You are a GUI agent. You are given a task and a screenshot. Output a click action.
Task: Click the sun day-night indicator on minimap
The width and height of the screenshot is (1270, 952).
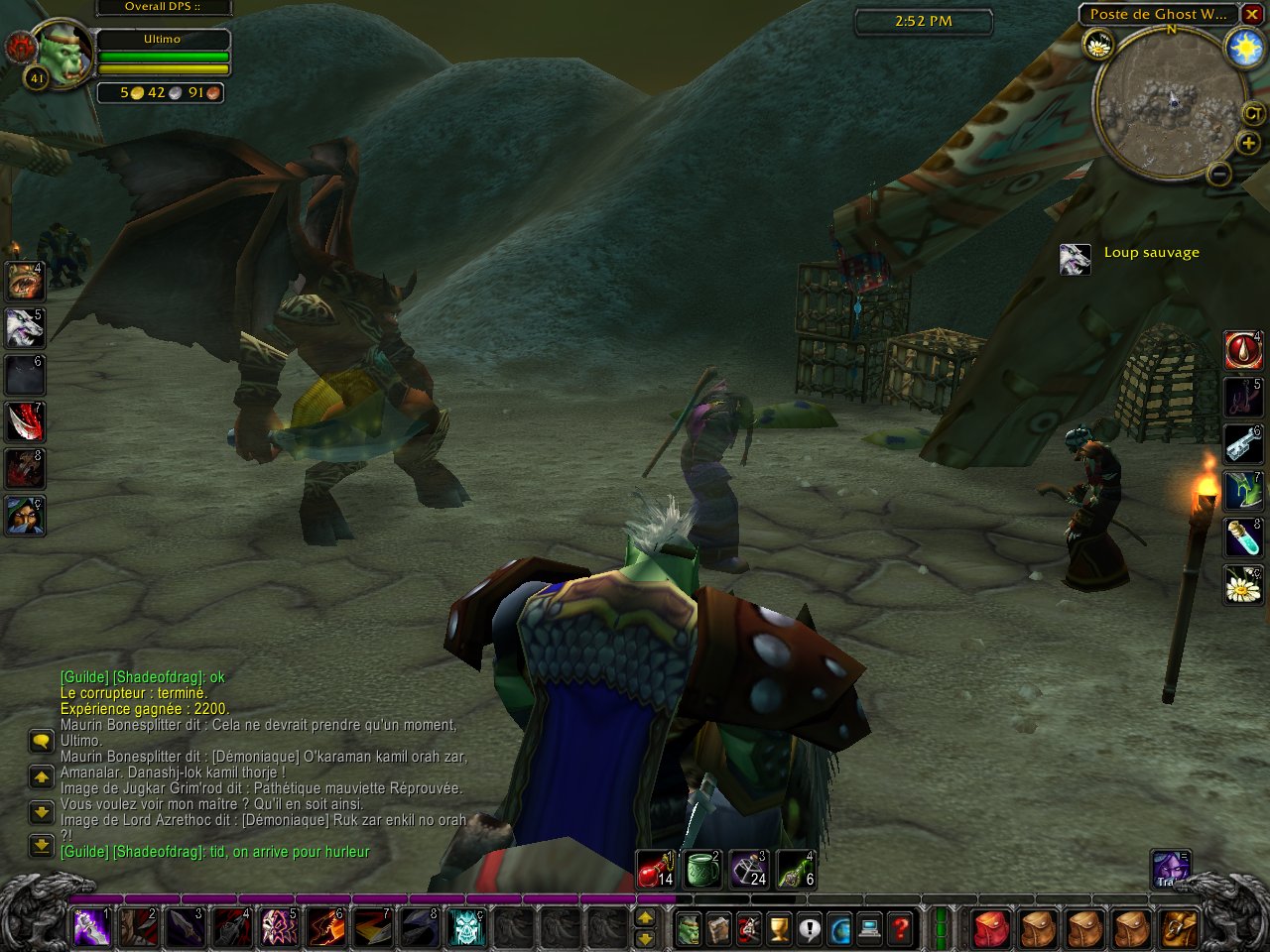(1244, 49)
